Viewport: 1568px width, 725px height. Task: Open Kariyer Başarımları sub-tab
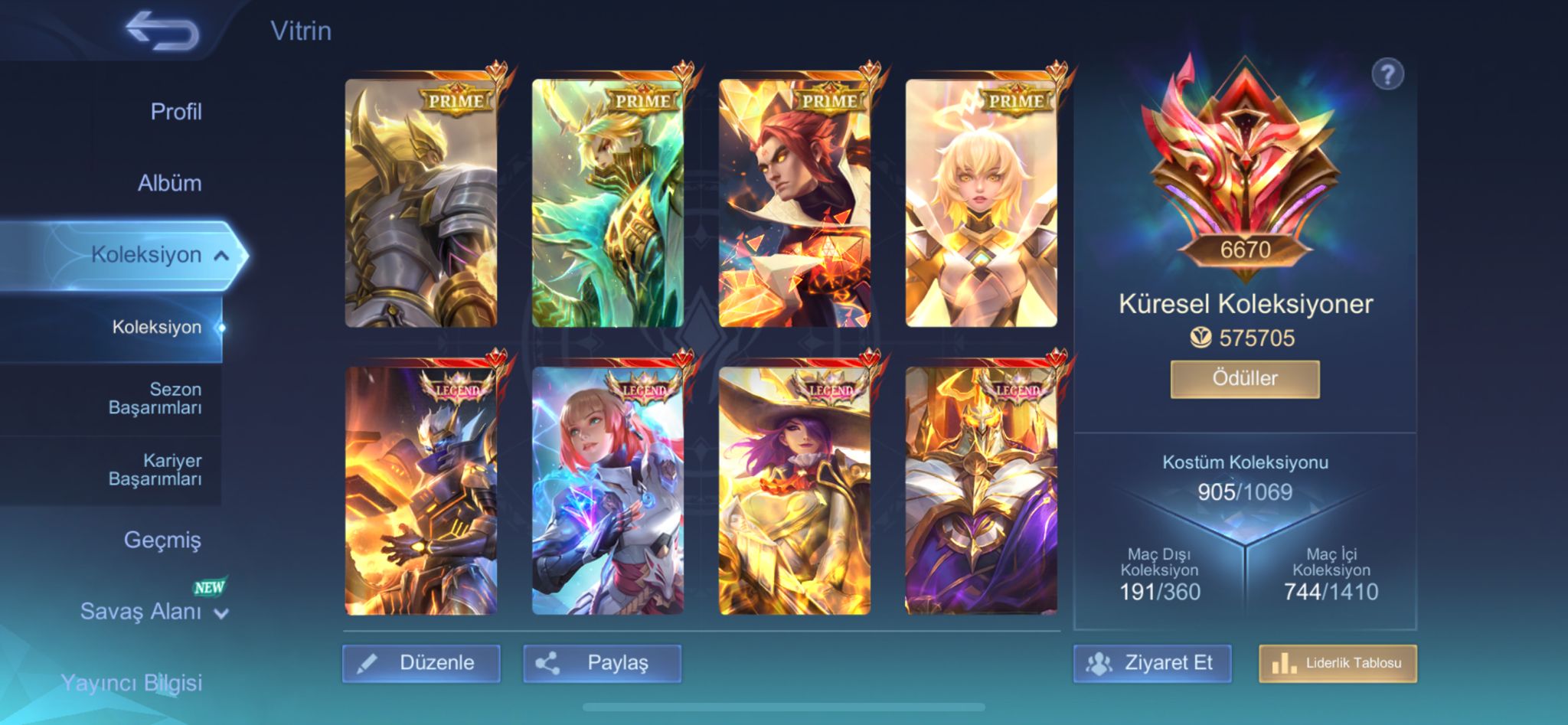pos(155,469)
